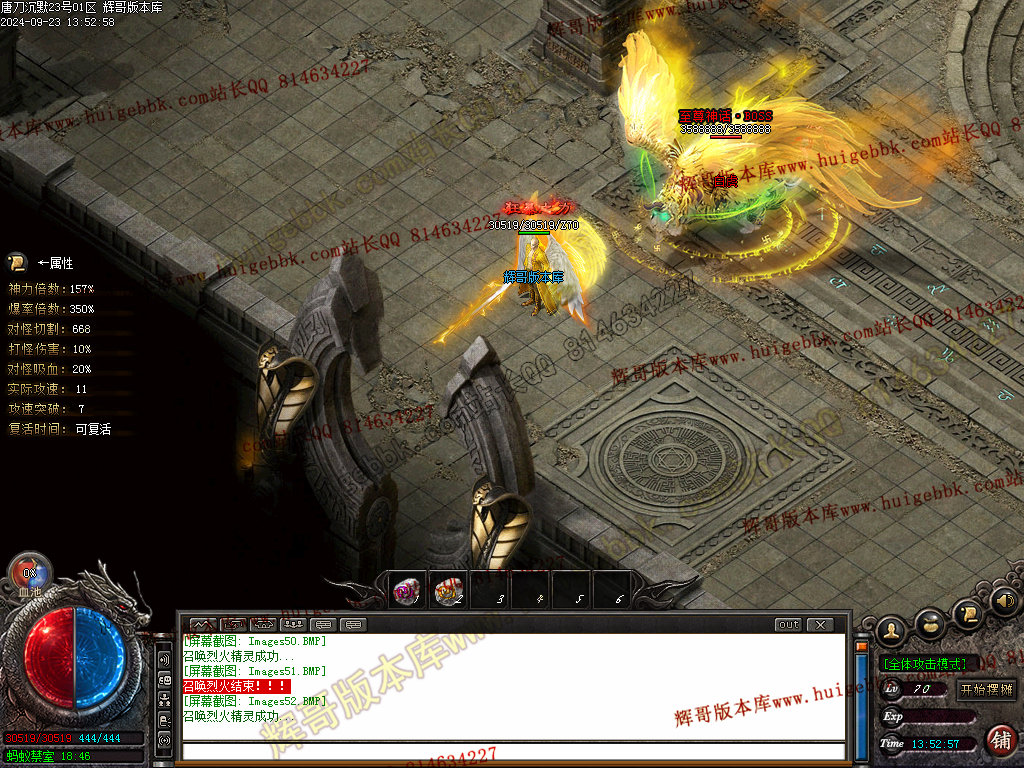Open the 血池 blood pool orb
Image resolution: width=1024 pixels, height=768 pixels.
(x=30, y=573)
